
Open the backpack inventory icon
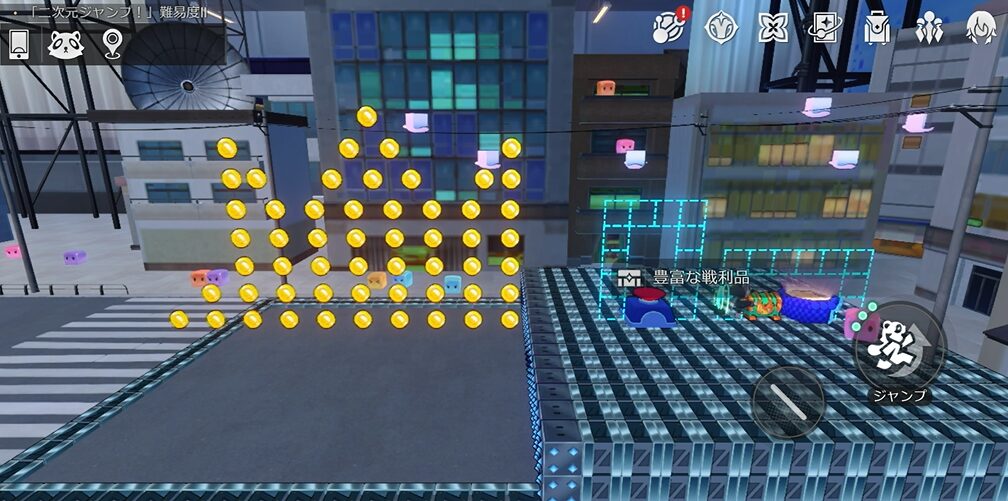[x=877, y=27]
